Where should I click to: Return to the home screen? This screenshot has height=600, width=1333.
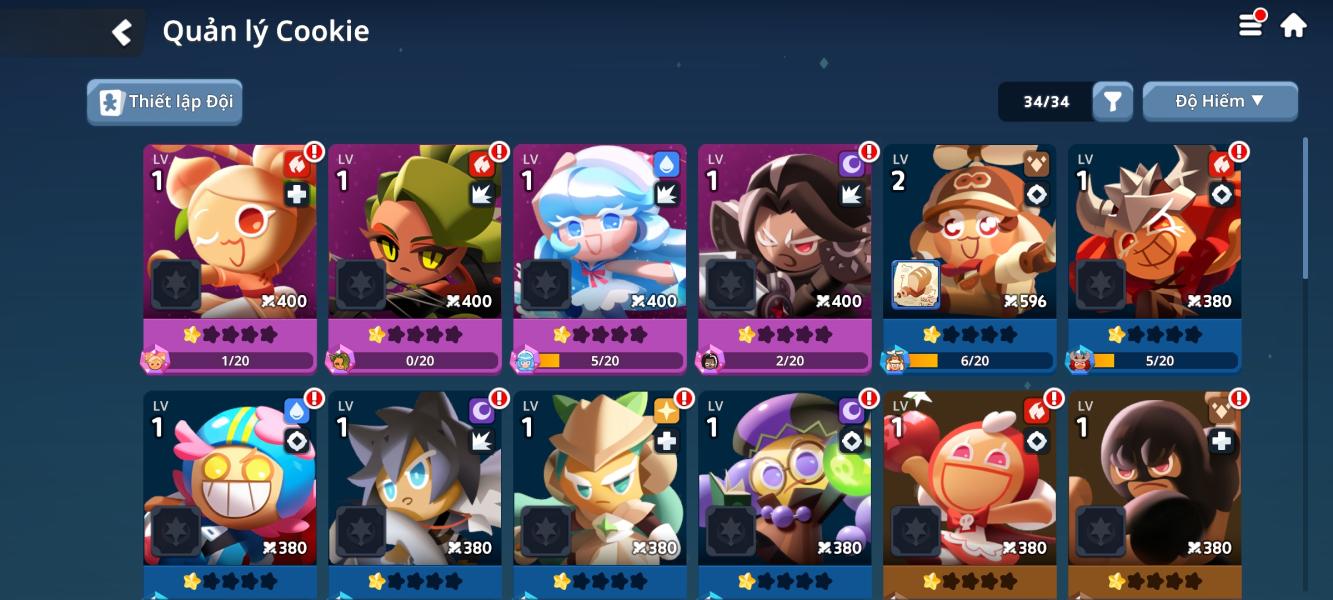[x=1294, y=25]
